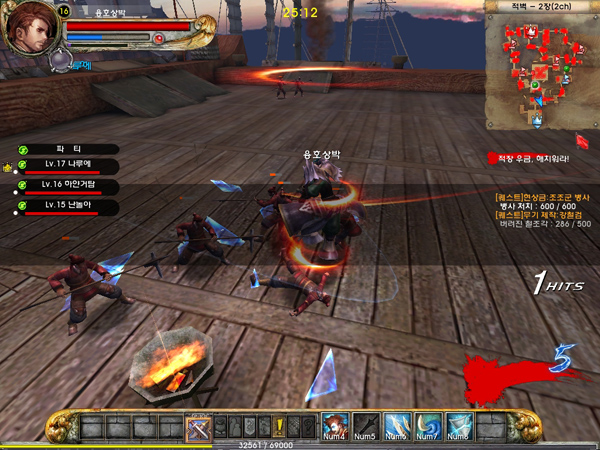
Task: Activate the Num7 whirlwind skill
Action: click(x=428, y=425)
